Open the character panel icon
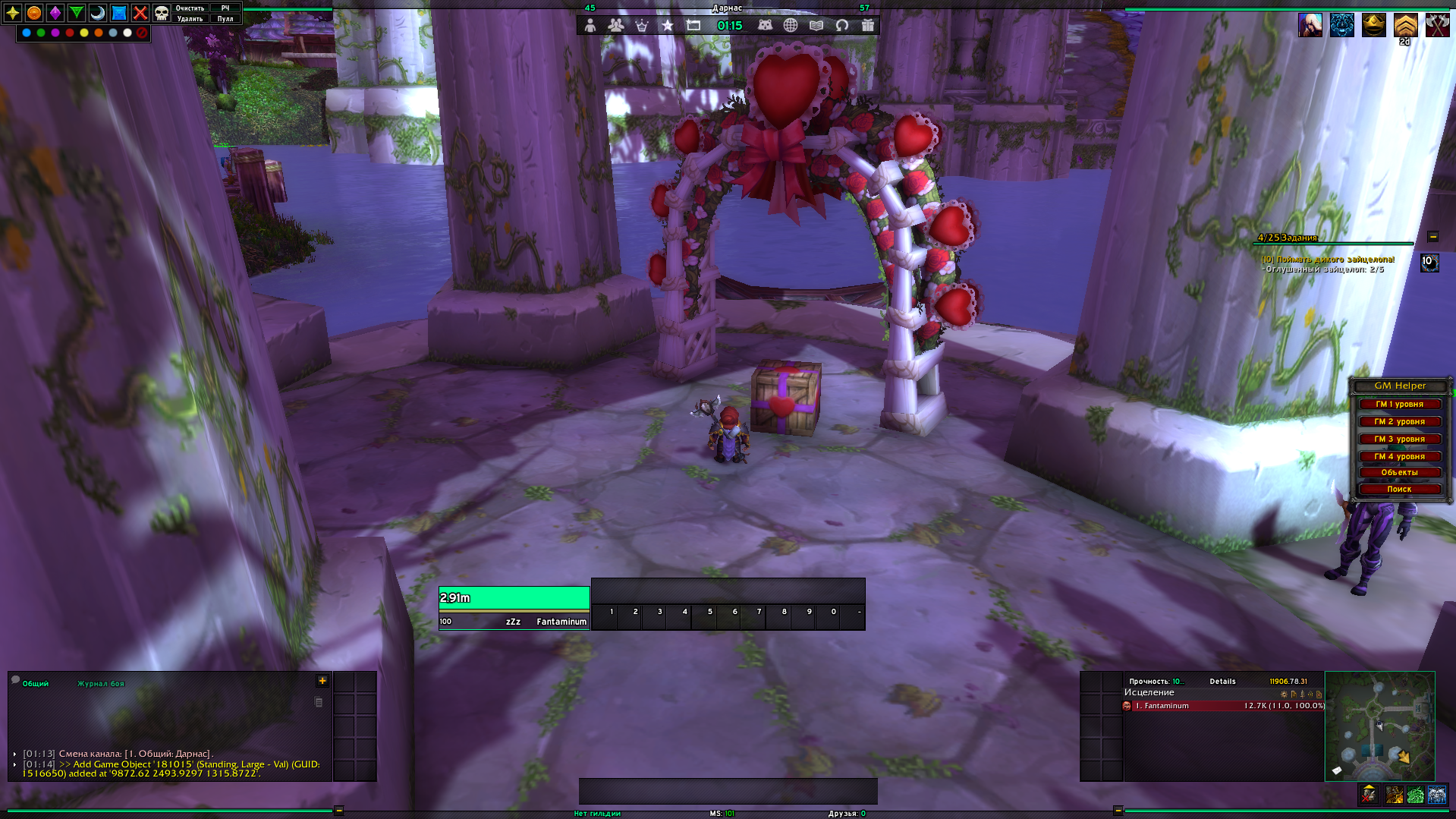This screenshot has height=819, width=1456. click(590, 25)
